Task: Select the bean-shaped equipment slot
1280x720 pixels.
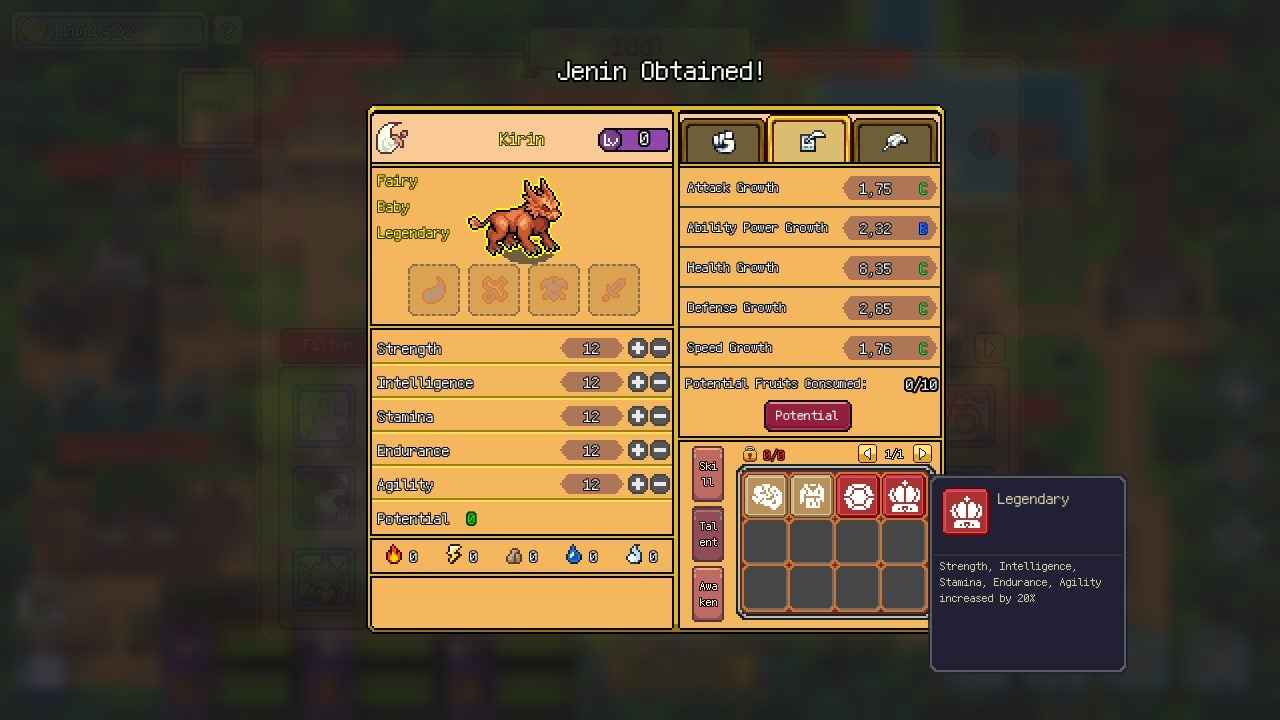Action: [434, 290]
